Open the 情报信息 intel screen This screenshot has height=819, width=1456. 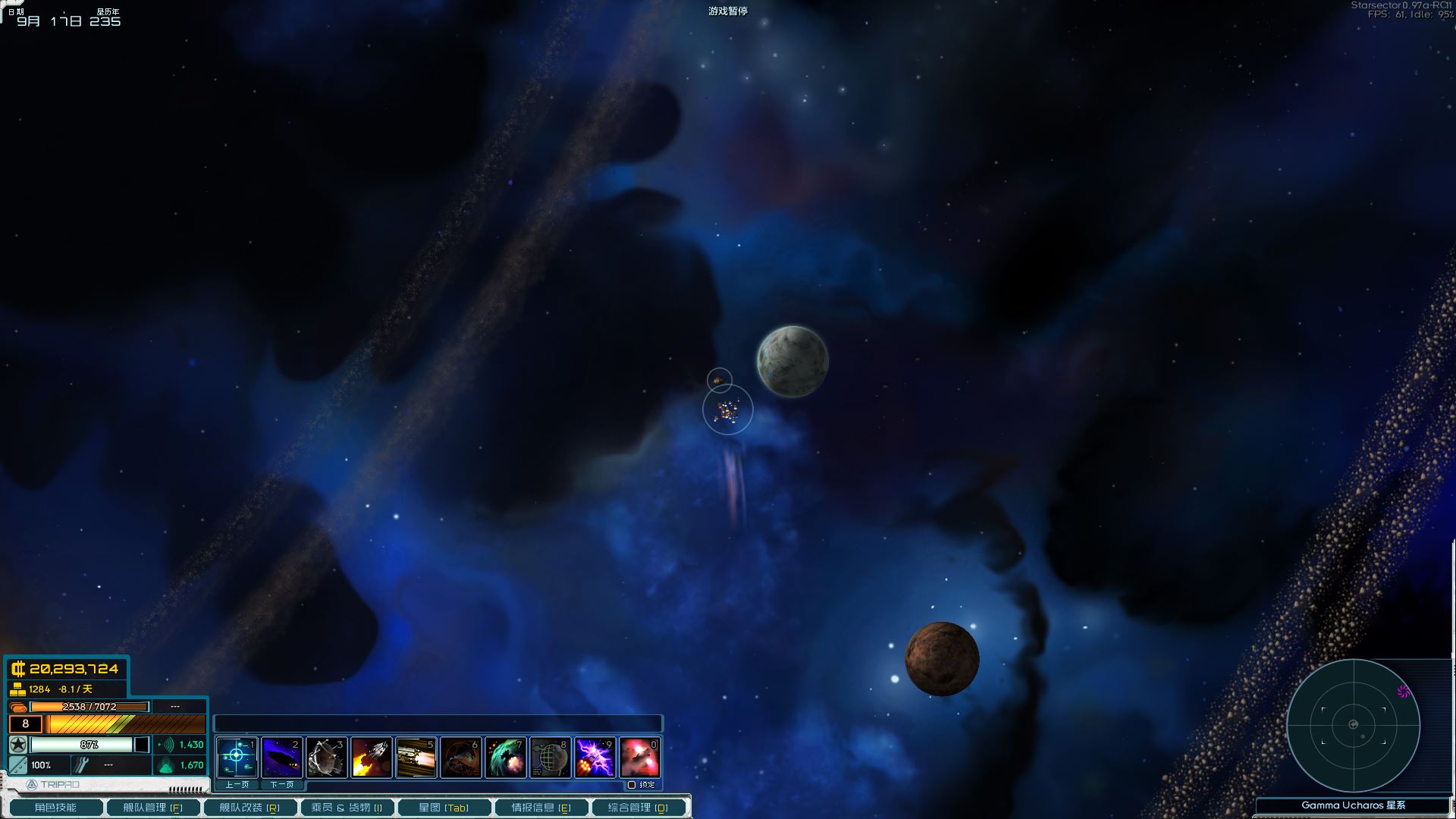(x=541, y=808)
